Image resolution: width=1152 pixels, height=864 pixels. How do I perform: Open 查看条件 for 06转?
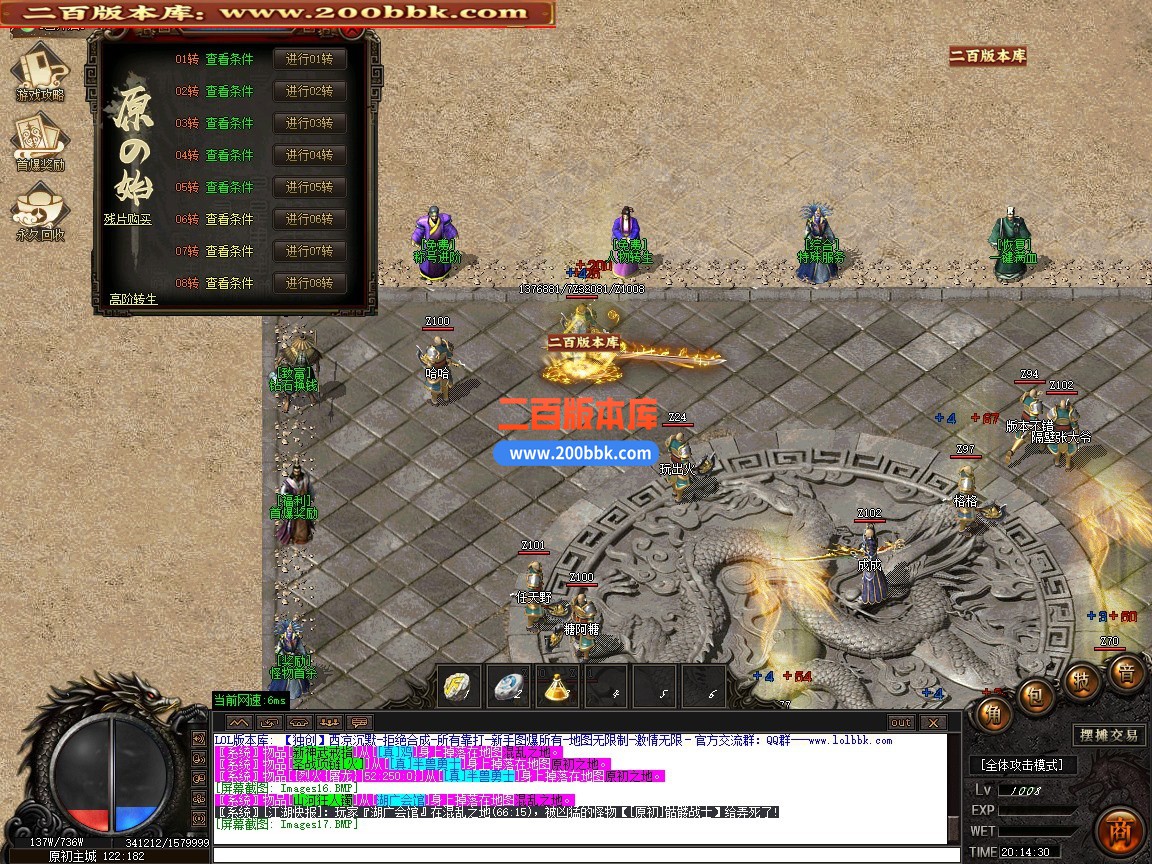pyautogui.click(x=230, y=219)
